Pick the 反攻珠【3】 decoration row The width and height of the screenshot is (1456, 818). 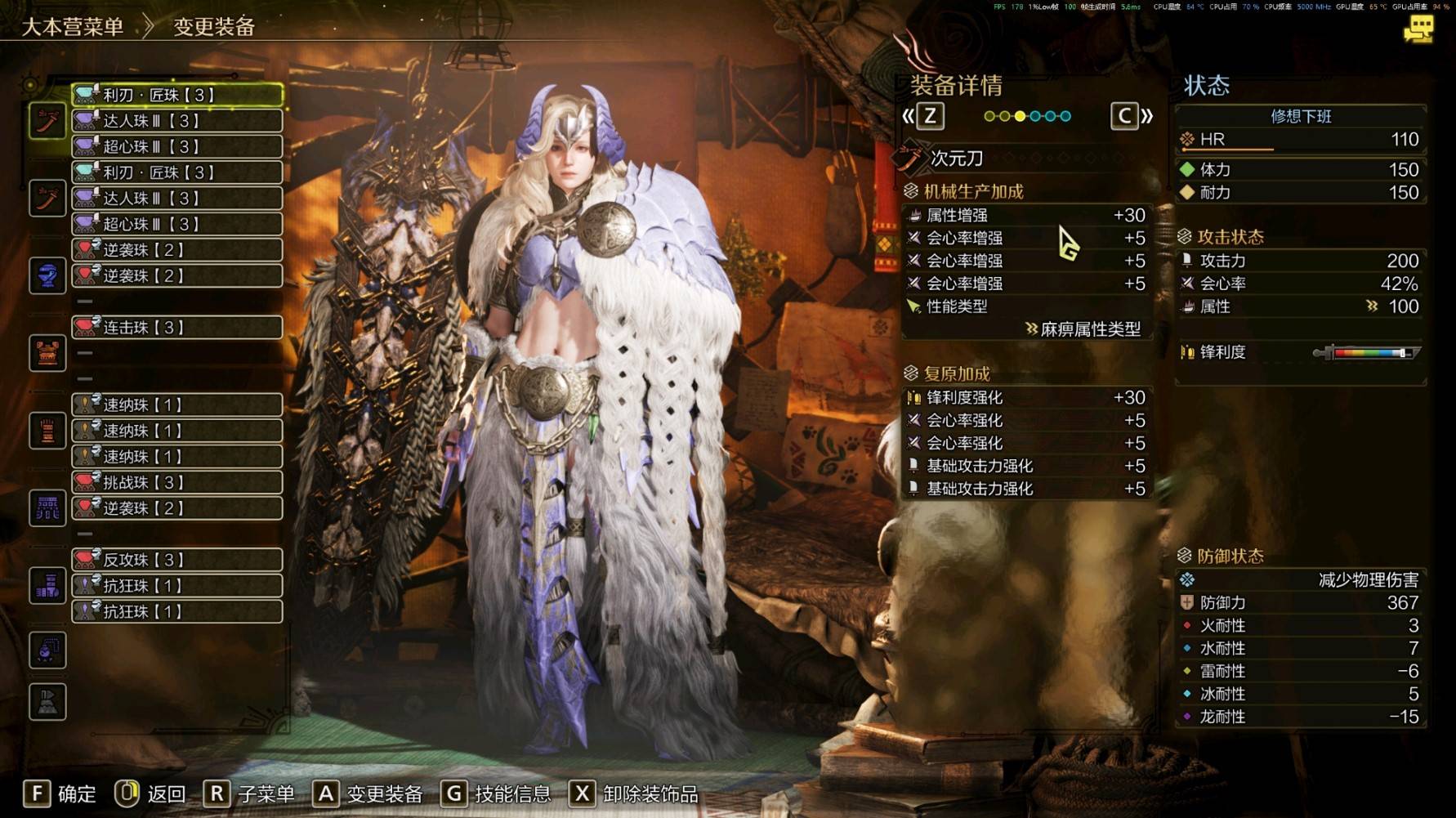[x=177, y=560]
